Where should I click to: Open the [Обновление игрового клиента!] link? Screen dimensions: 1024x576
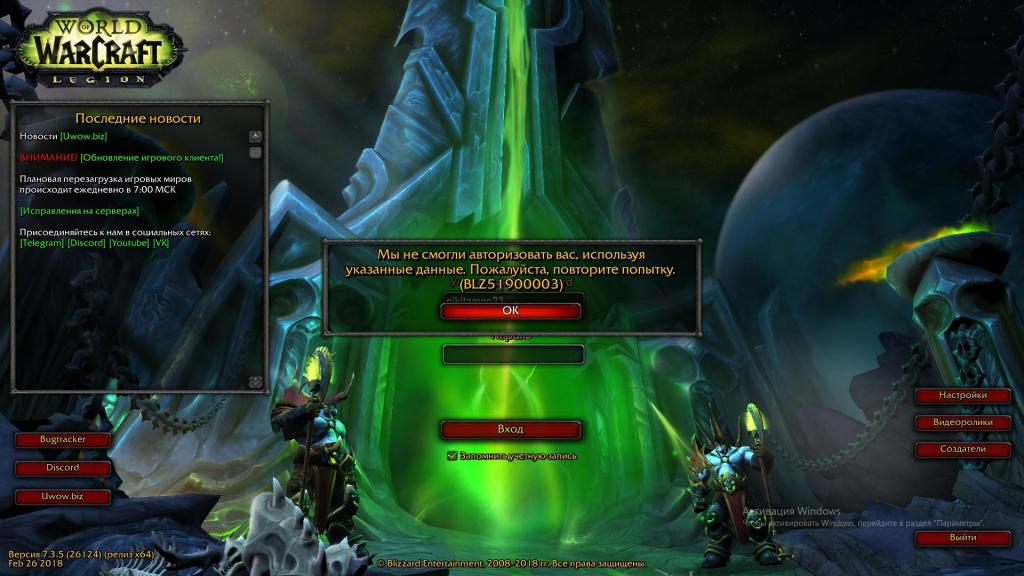click(x=152, y=157)
